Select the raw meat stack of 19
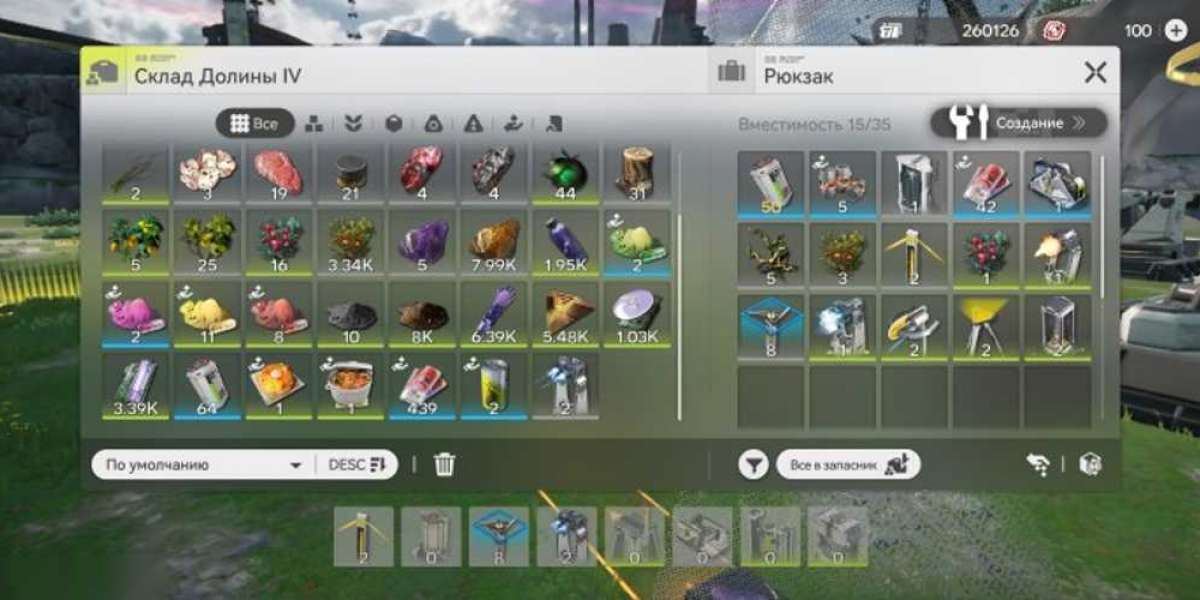Screen dimensions: 1200x600 point(278,175)
